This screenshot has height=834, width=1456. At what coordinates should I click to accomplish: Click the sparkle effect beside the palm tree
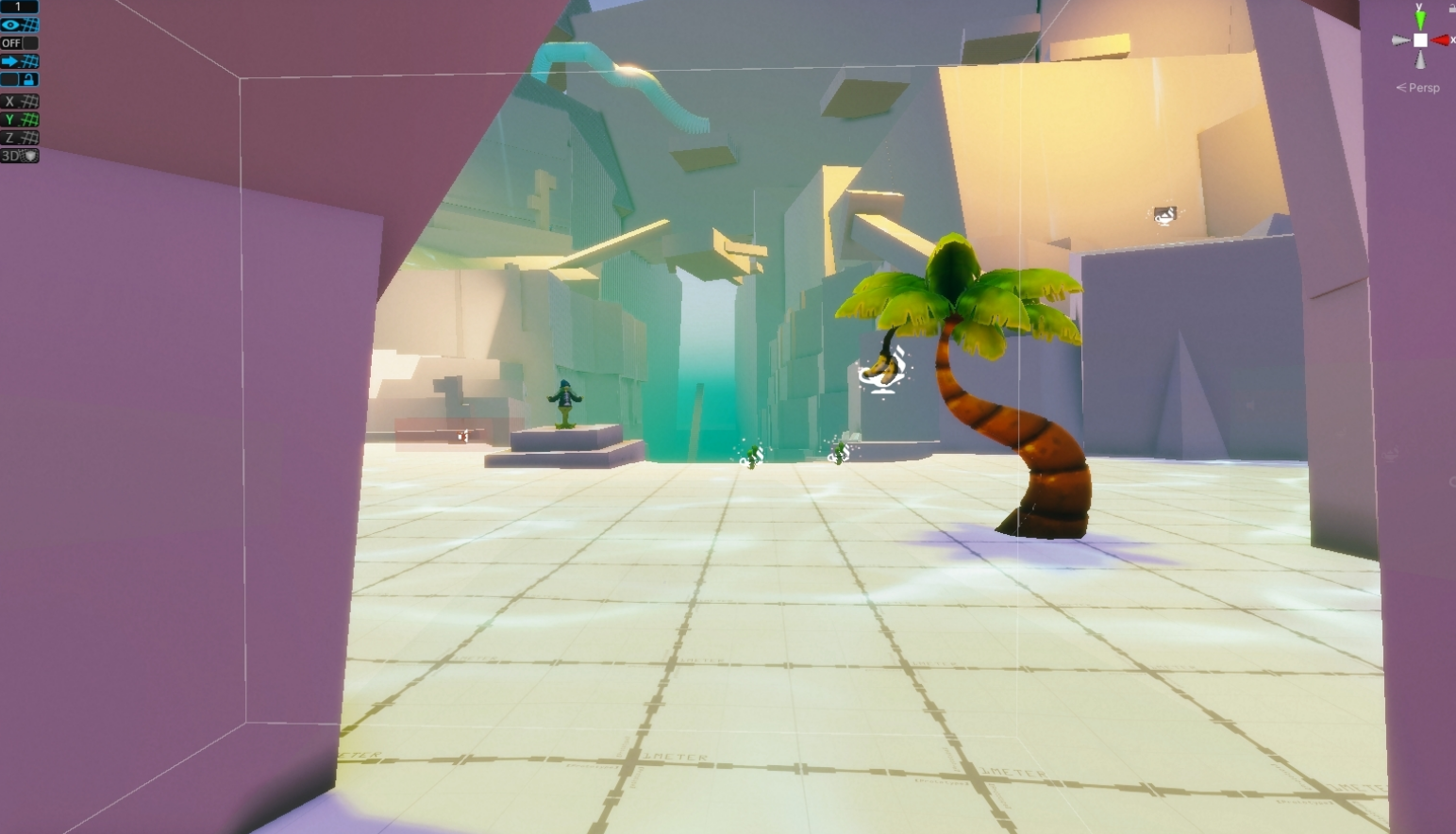(881, 371)
